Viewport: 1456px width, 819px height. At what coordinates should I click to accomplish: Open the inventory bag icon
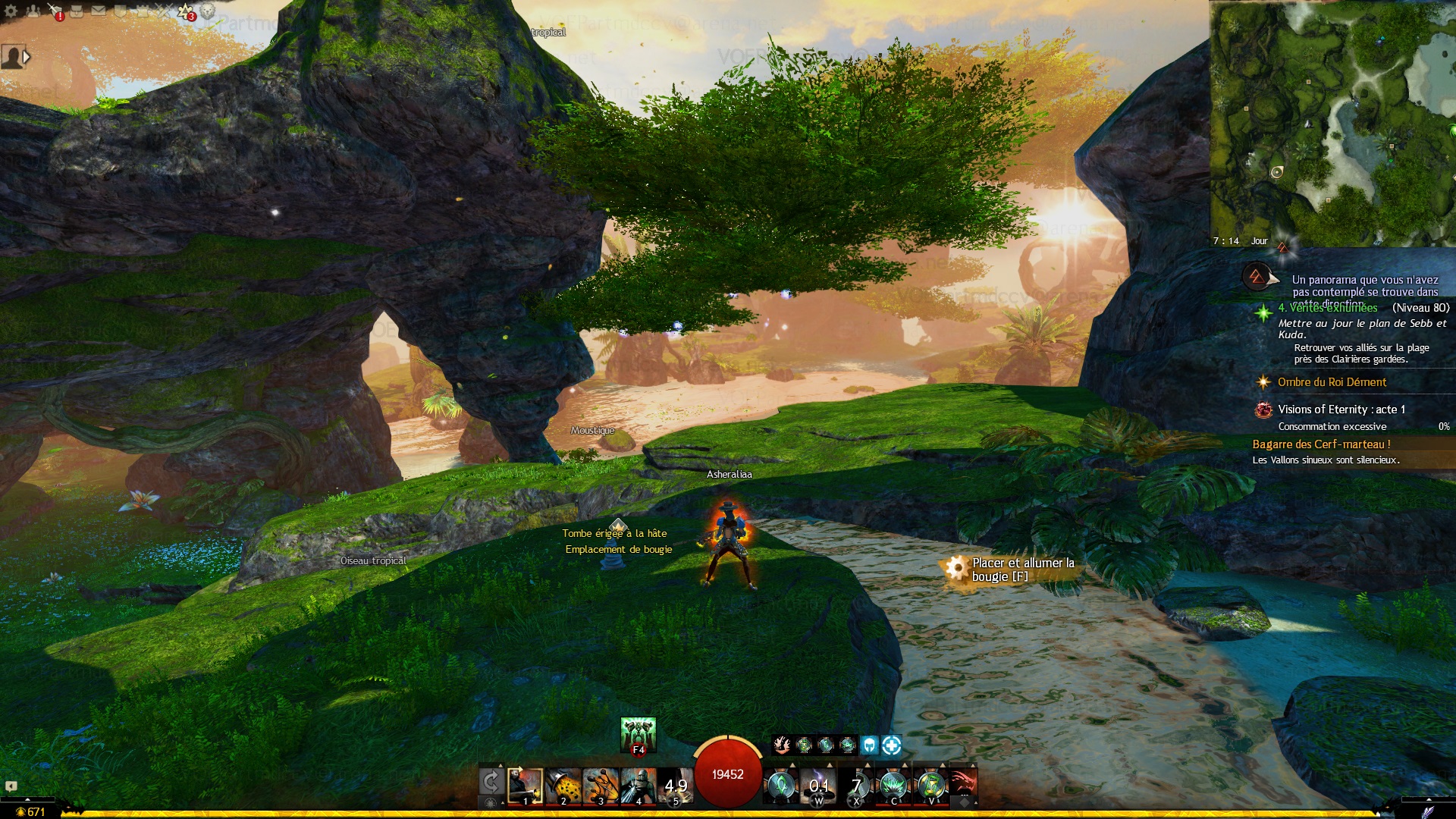tap(77, 11)
